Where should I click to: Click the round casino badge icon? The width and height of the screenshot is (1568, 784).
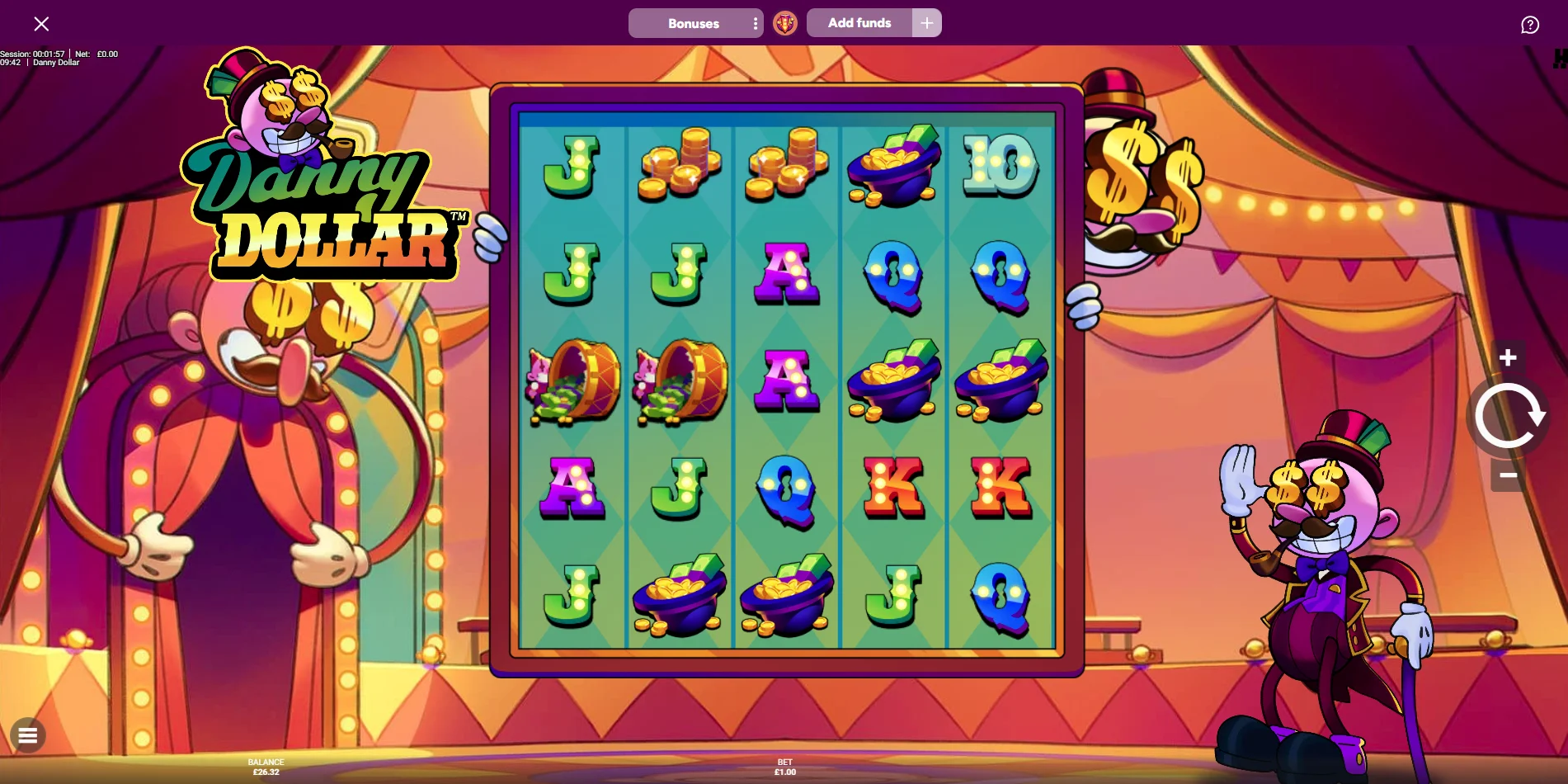(785, 23)
